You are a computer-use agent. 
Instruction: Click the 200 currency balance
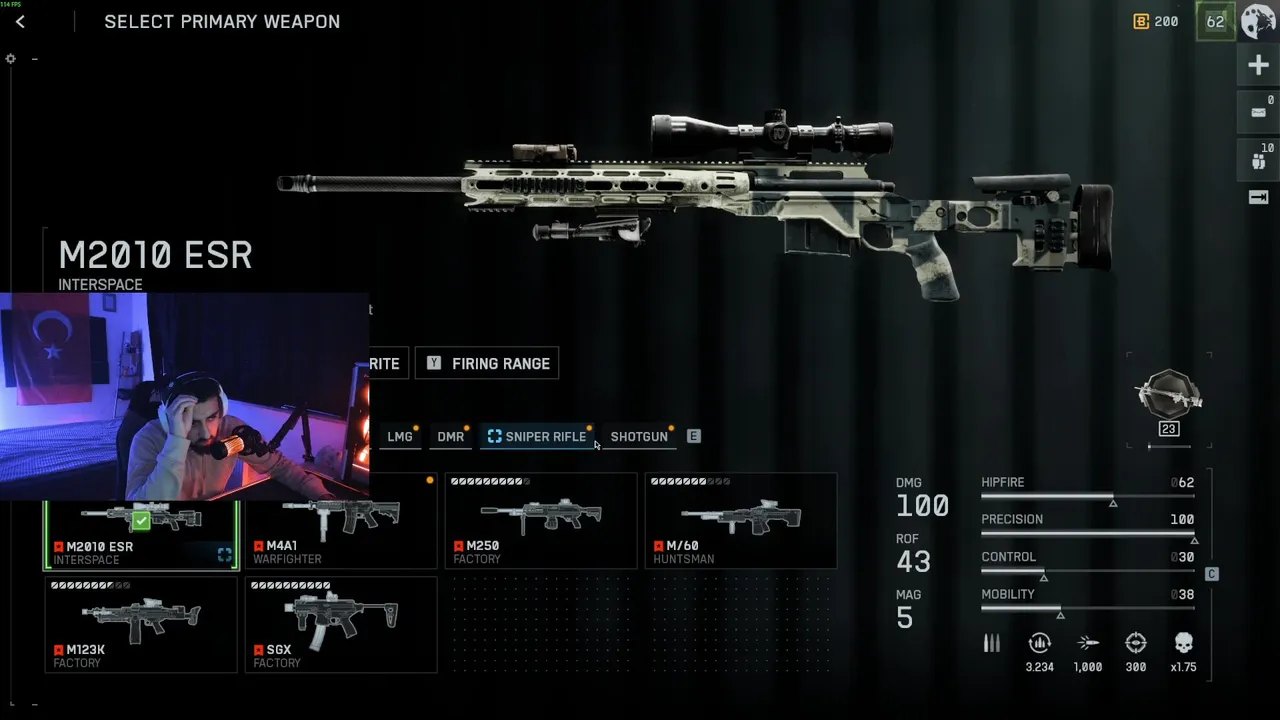1155,21
